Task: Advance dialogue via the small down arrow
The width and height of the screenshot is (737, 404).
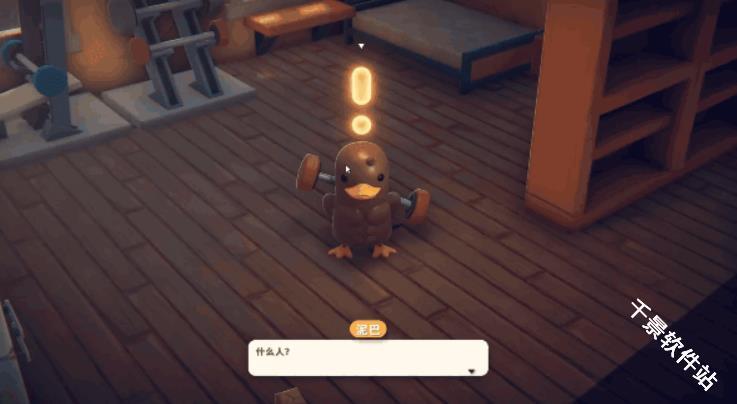Action: pyautogui.click(x=472, y=371)
